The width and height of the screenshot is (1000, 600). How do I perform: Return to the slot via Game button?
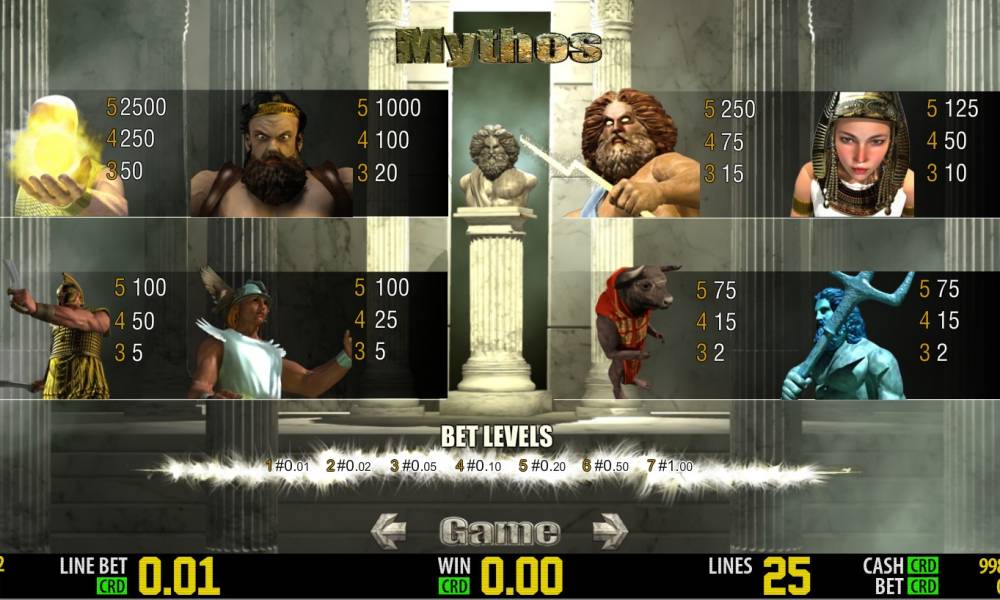click(499, 531)
